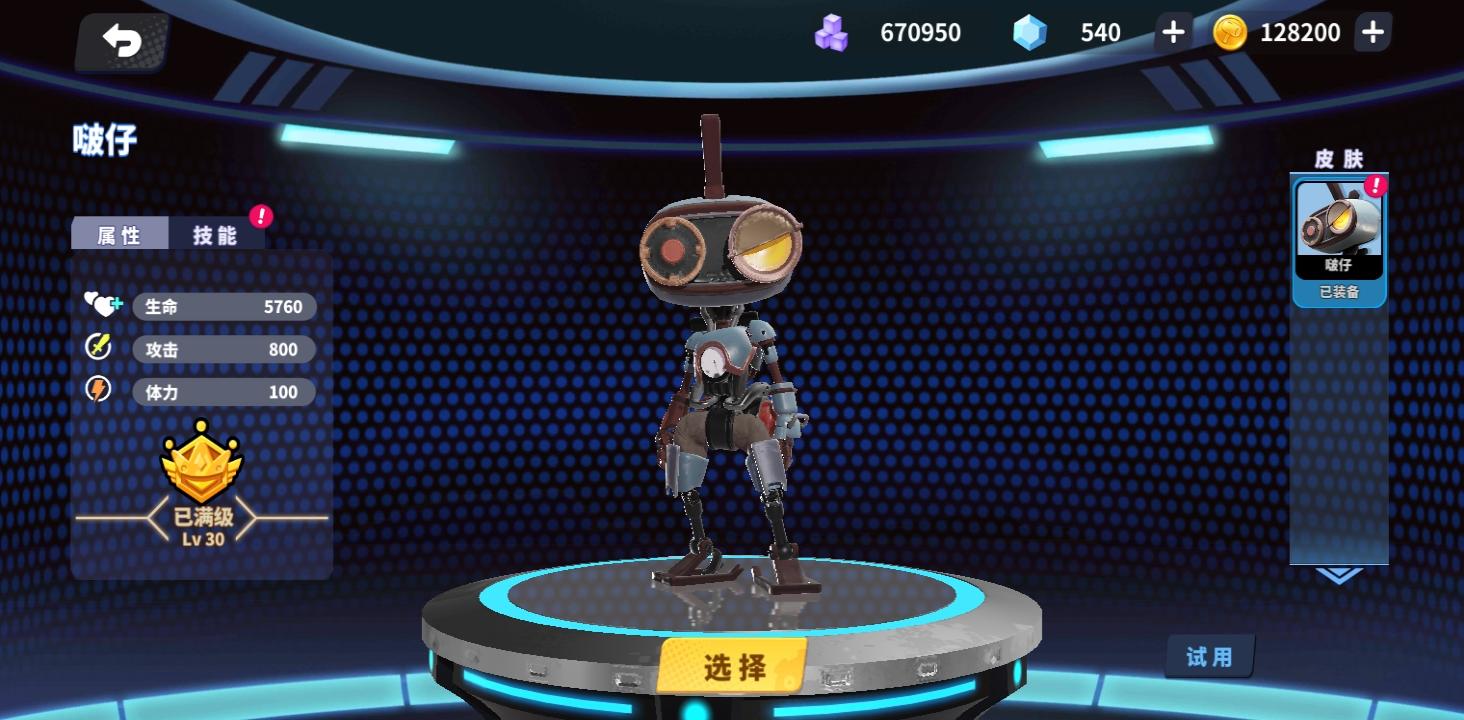1464x720 pixels.
Task: Switch to the 技能 tab
Action: (213, 233)
